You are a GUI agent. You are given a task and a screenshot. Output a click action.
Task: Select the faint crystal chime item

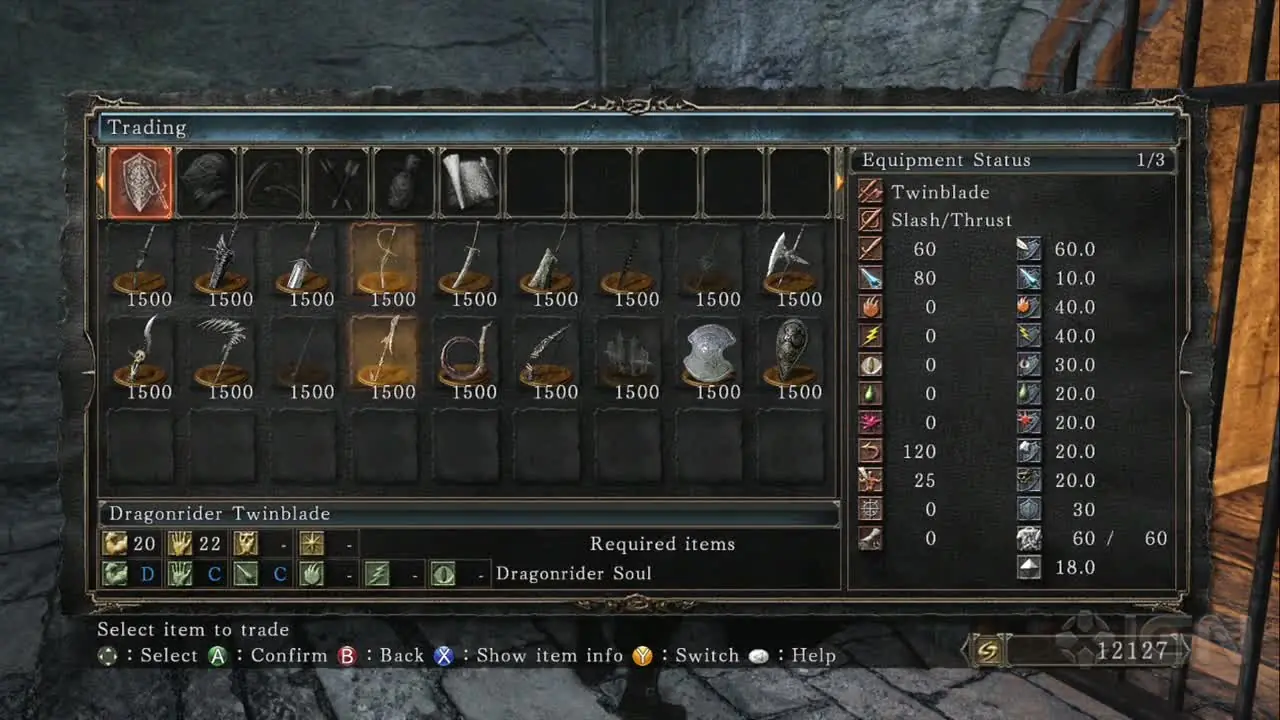[x=629, y=353]
